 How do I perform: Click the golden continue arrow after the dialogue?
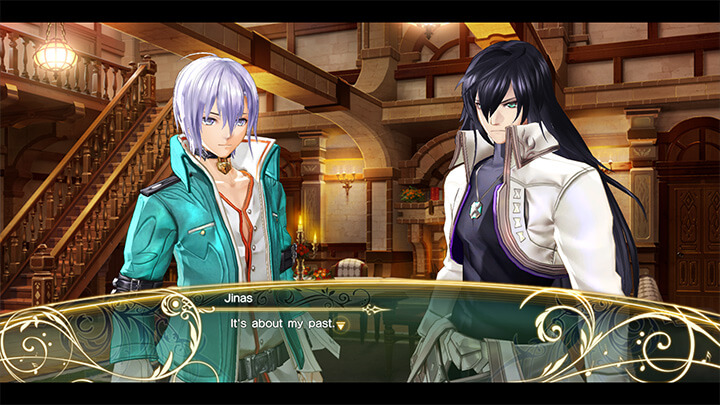pyautogui.click(x=341, y=325)
